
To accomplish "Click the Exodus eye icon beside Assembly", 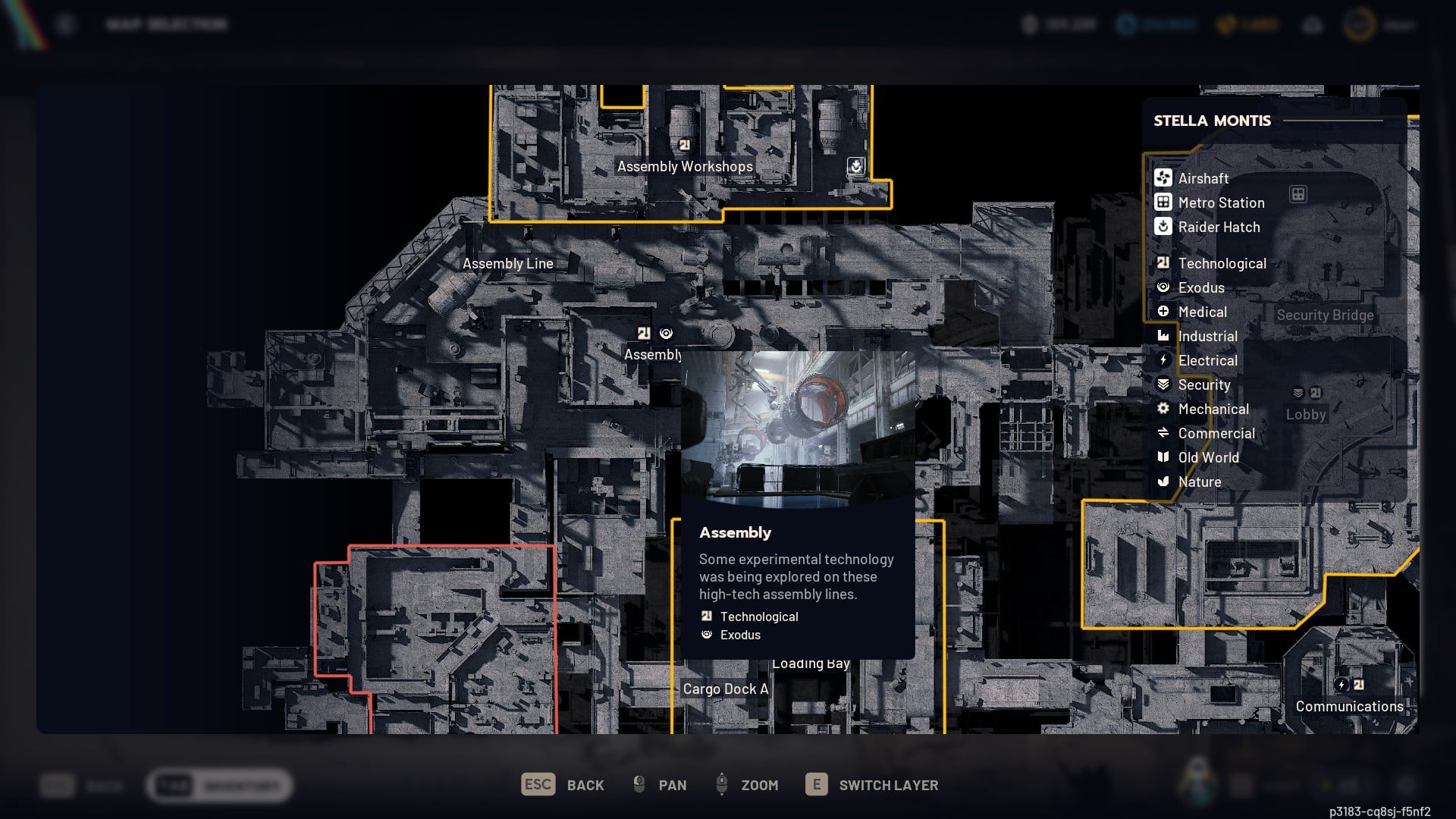I will coord(666,332).
